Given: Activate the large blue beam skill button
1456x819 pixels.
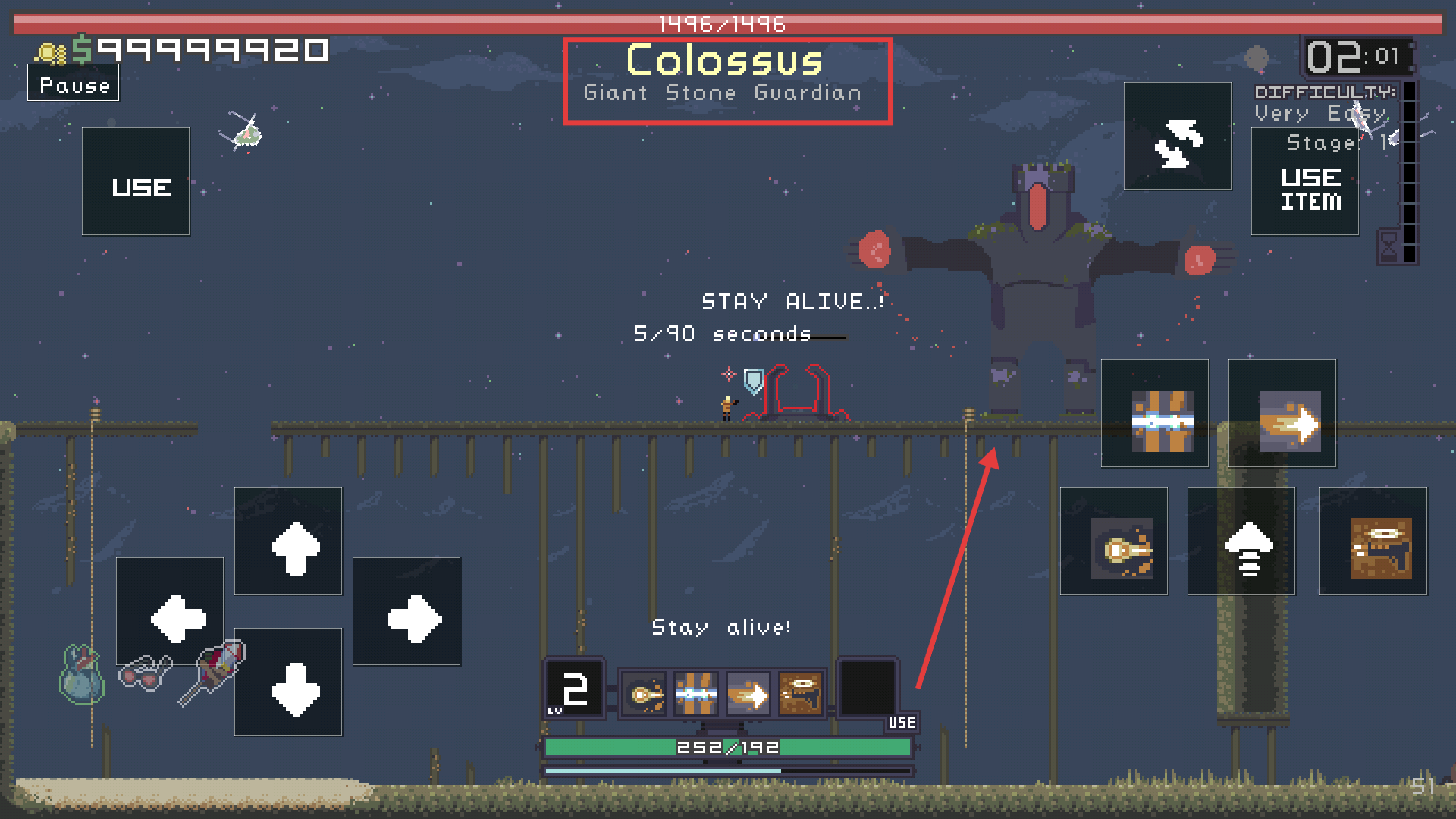Looking at the screenshot, I should (1155, 414).
